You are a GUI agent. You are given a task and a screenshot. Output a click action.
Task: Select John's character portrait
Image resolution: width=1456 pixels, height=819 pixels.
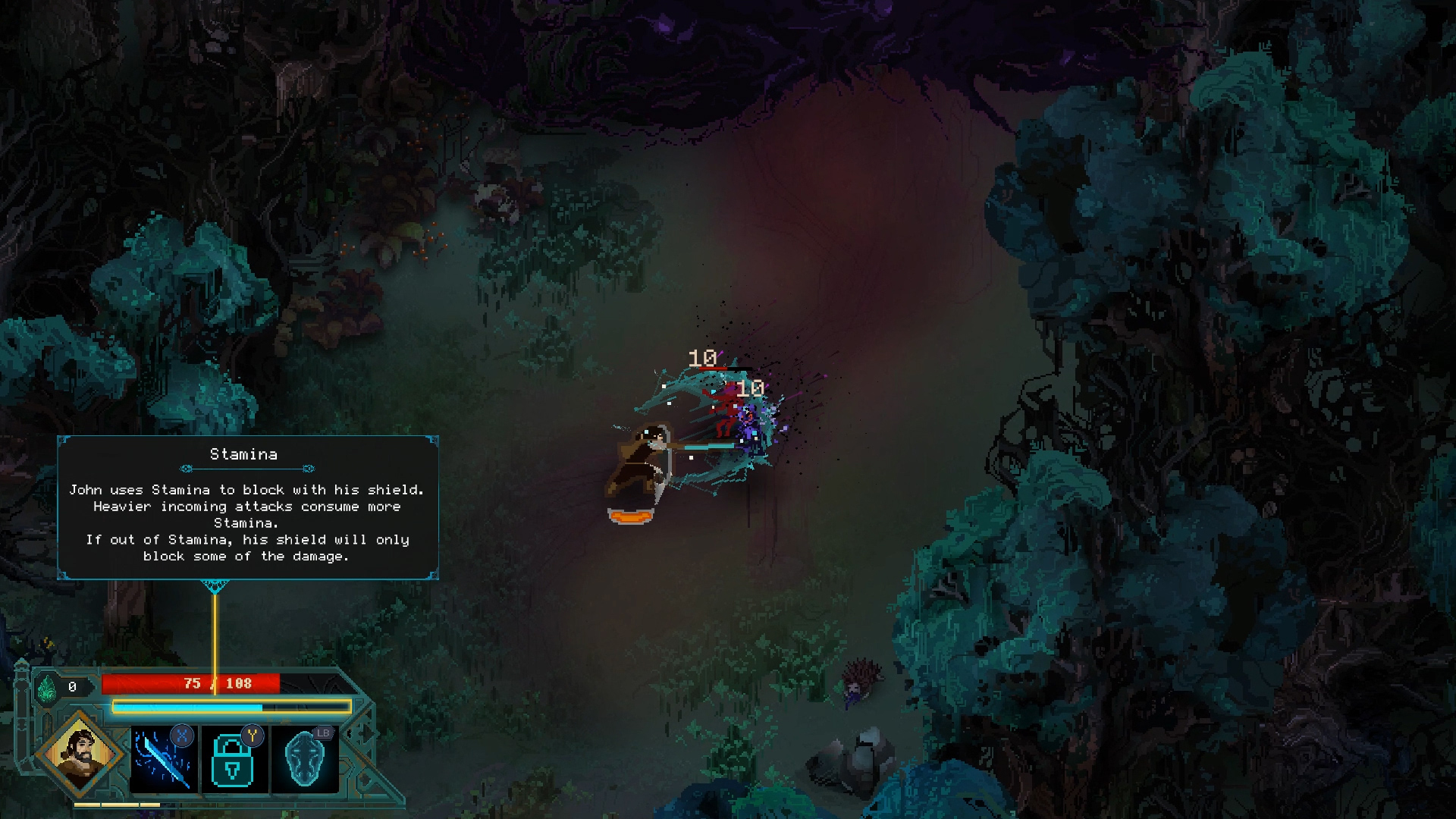(x=80, y=754)
